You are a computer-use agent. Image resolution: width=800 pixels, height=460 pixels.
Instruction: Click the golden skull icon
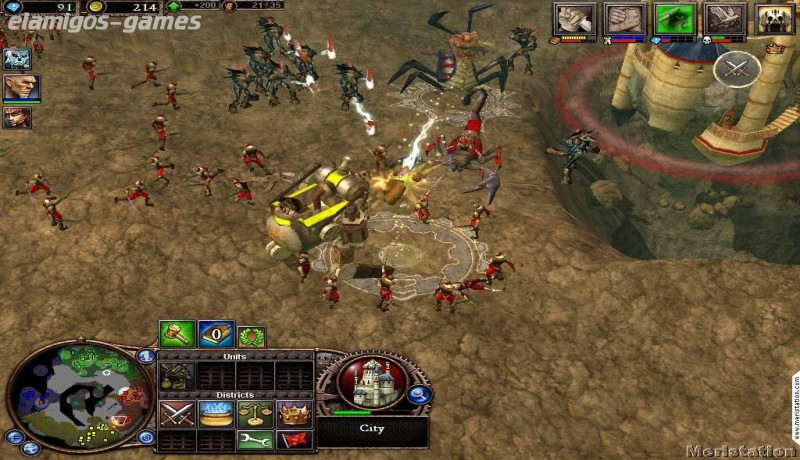(x=775, y=19)
